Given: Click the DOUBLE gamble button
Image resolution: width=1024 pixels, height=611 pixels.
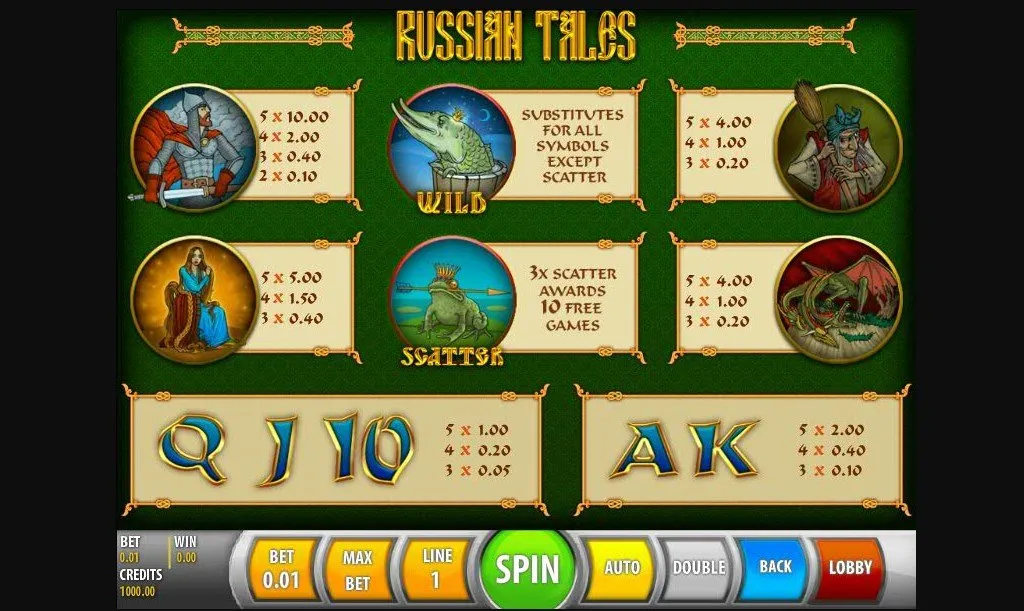Looking at the screenshot, I should (698, 568).
